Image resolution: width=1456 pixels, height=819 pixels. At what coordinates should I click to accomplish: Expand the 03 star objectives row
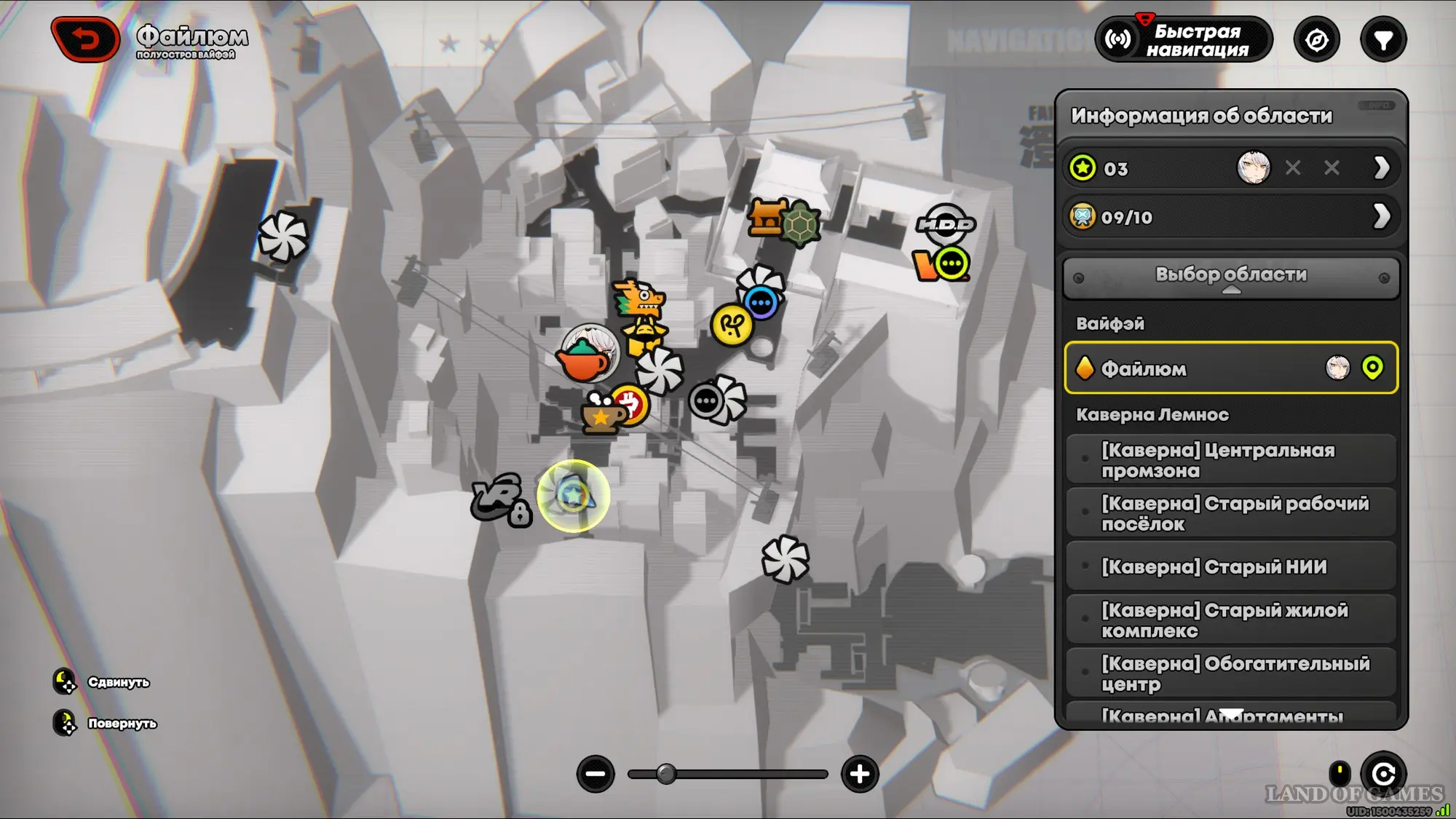click(1380, 168)
